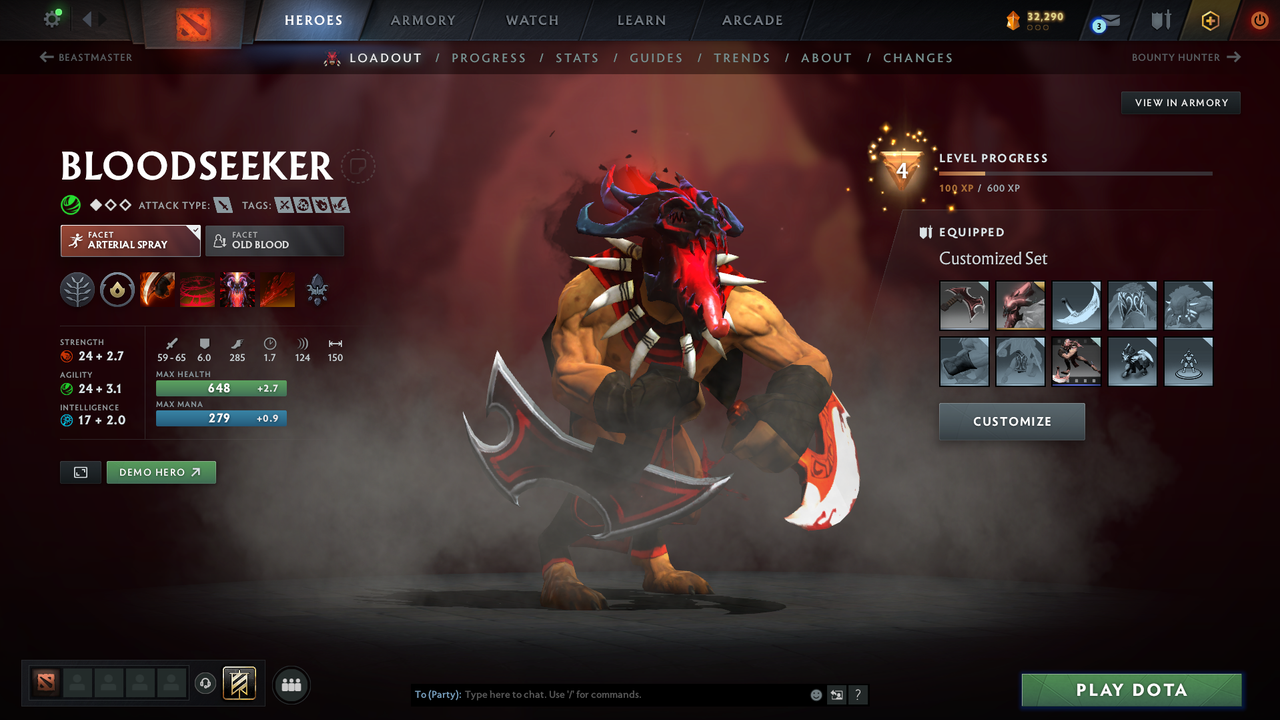Switch to the Old Blood facet

274,240
